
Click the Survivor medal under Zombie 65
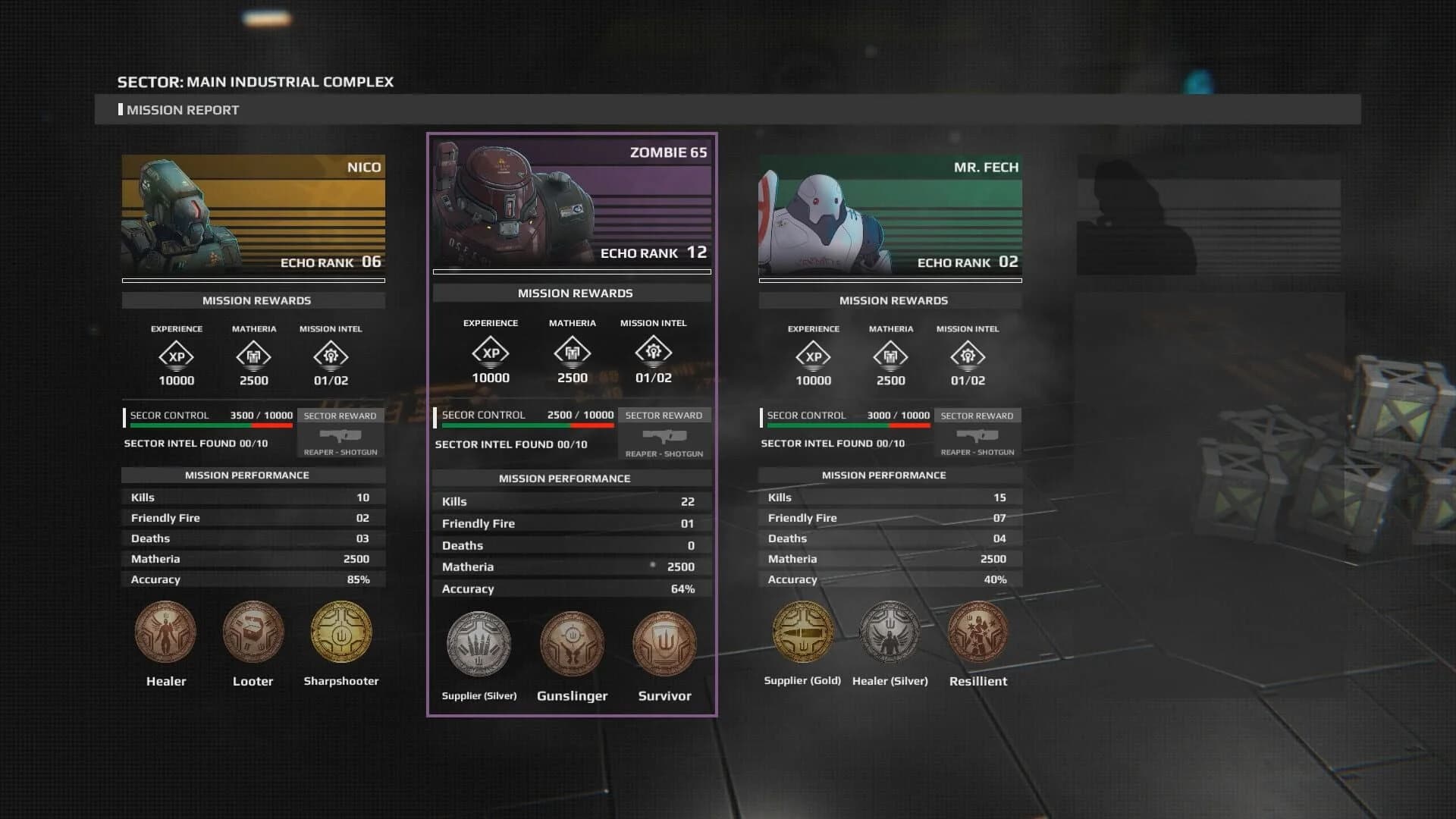[664, 643]
